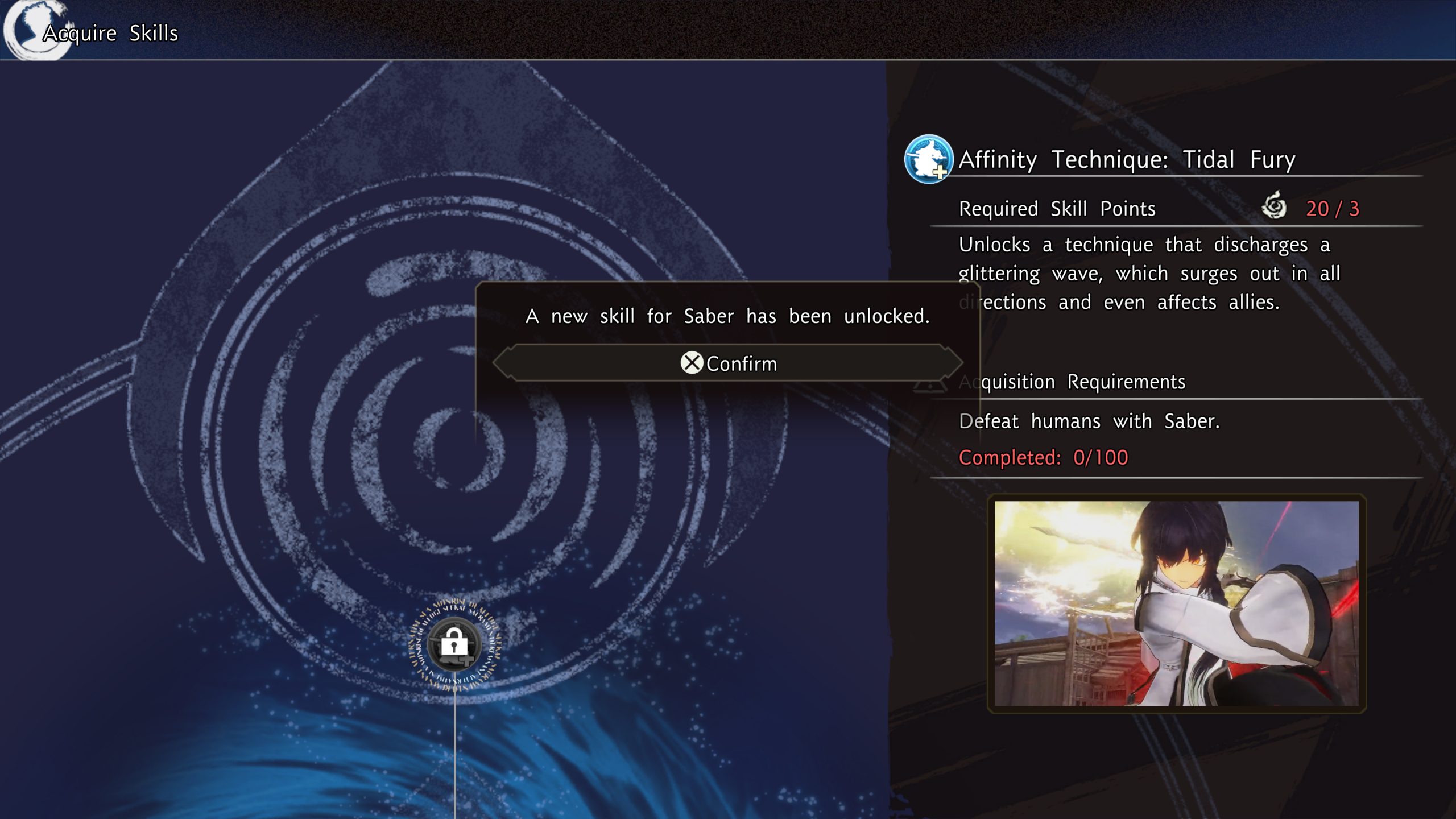Click the Affinity Technique Tidal Fury icon

928,159
